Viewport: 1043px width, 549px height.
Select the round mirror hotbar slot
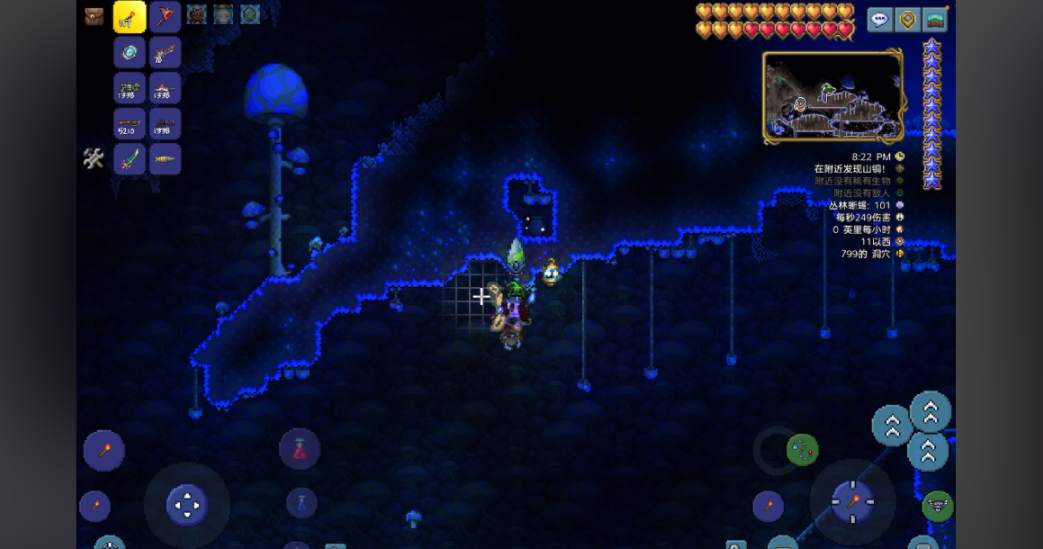(x=130, y=53)
